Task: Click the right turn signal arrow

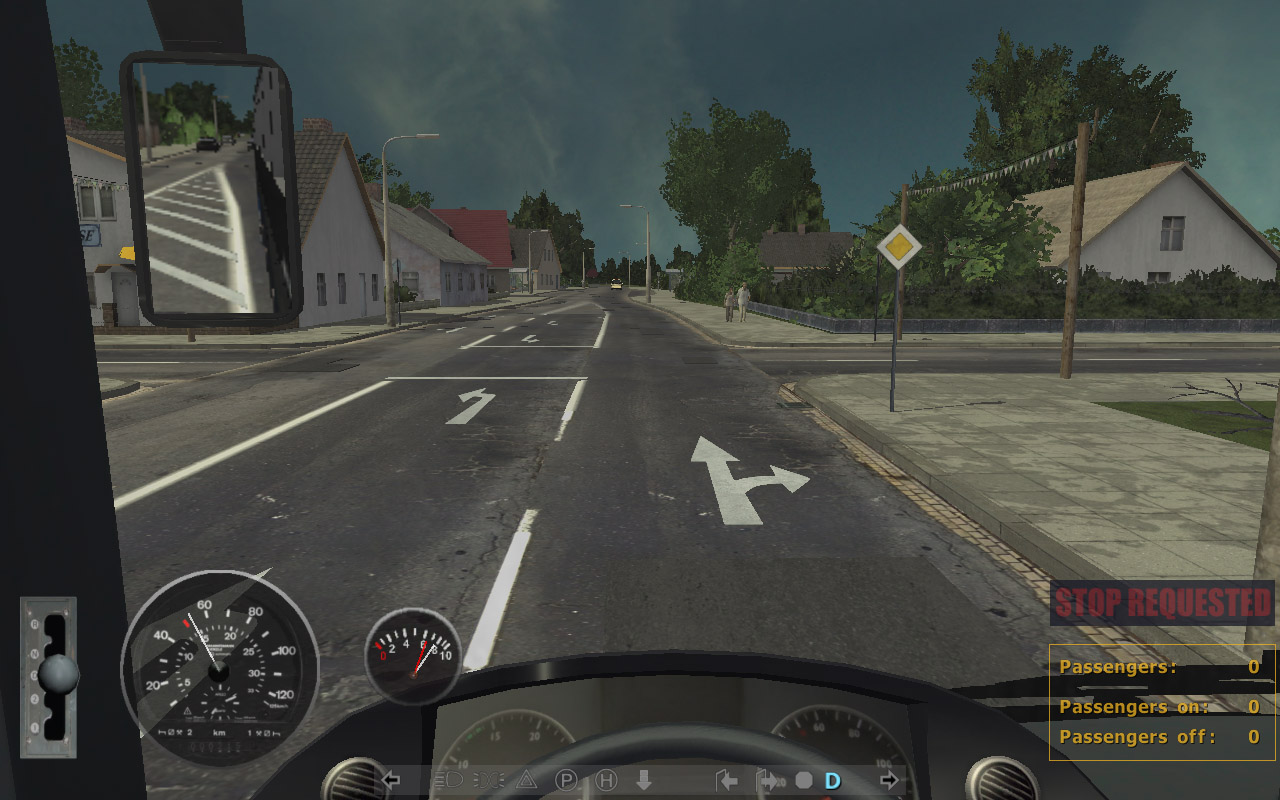Action: (889, 780)
